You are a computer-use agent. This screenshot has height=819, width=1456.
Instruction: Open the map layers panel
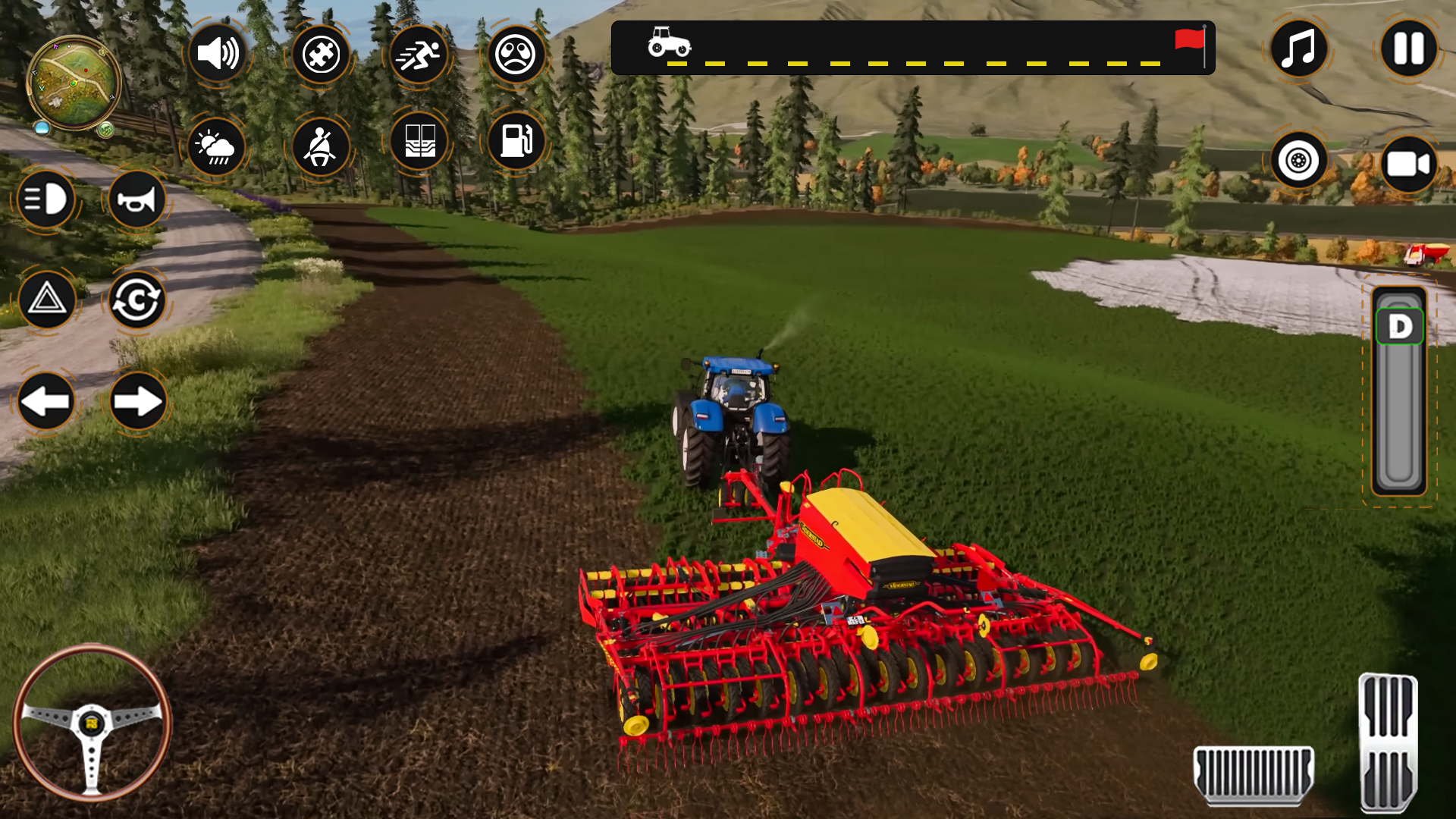pyautogui.click(x=419, y=143)
